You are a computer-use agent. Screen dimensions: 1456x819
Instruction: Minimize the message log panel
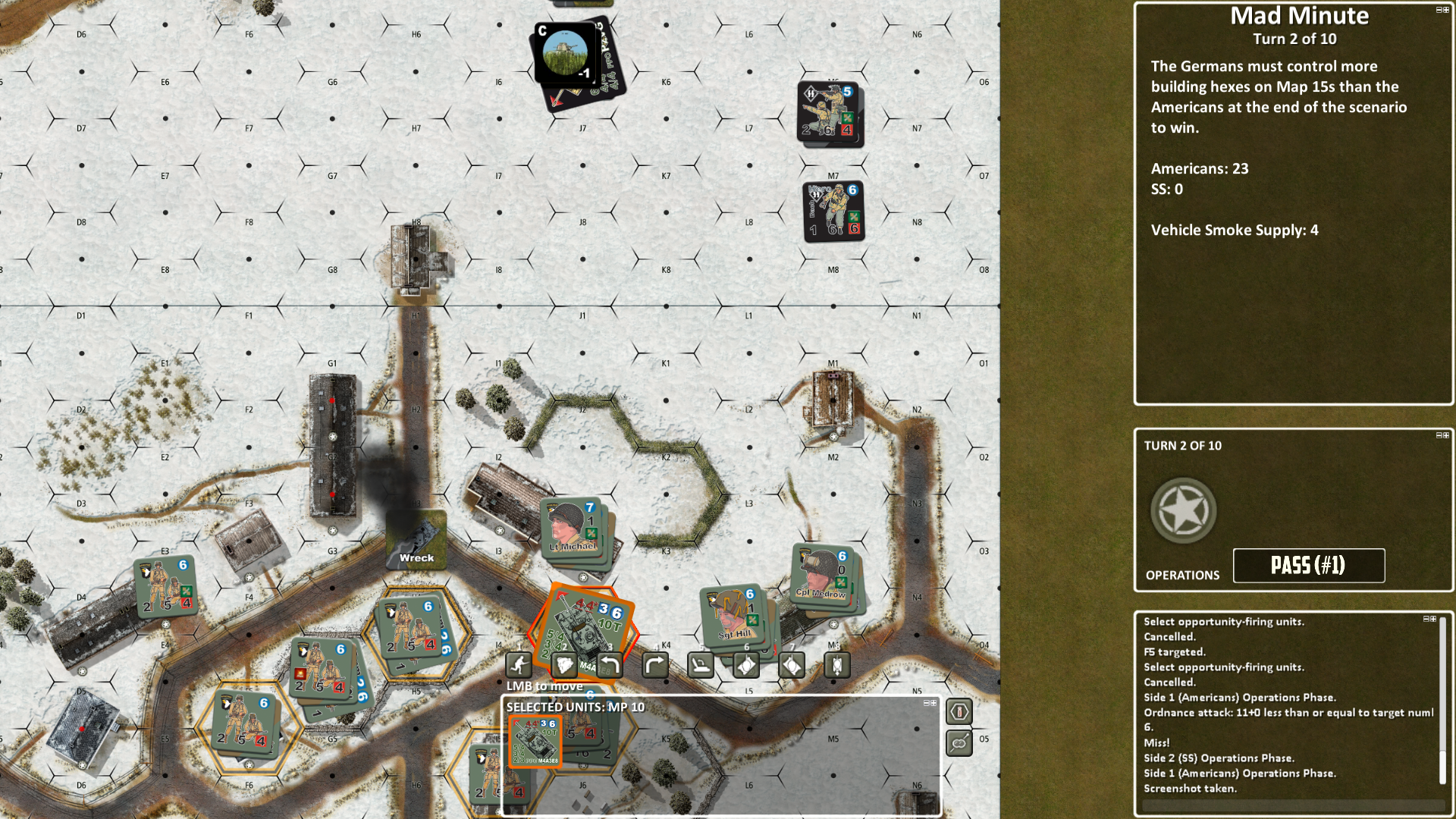click(x=1426, y=620)
